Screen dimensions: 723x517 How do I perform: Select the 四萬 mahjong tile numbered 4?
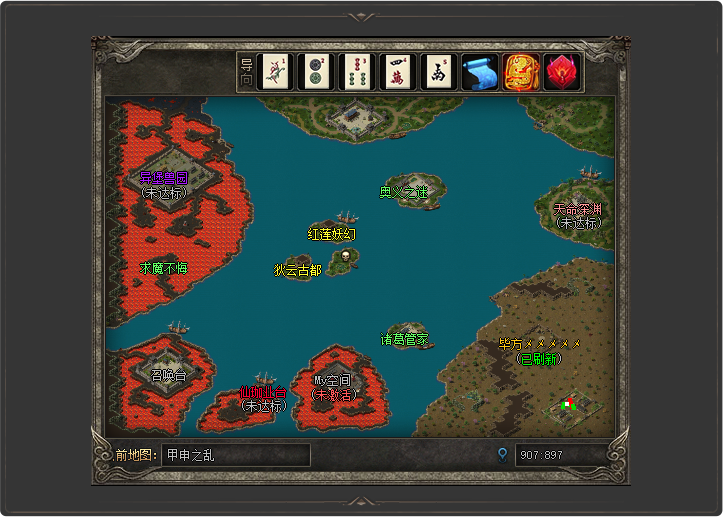pos(398,72)
